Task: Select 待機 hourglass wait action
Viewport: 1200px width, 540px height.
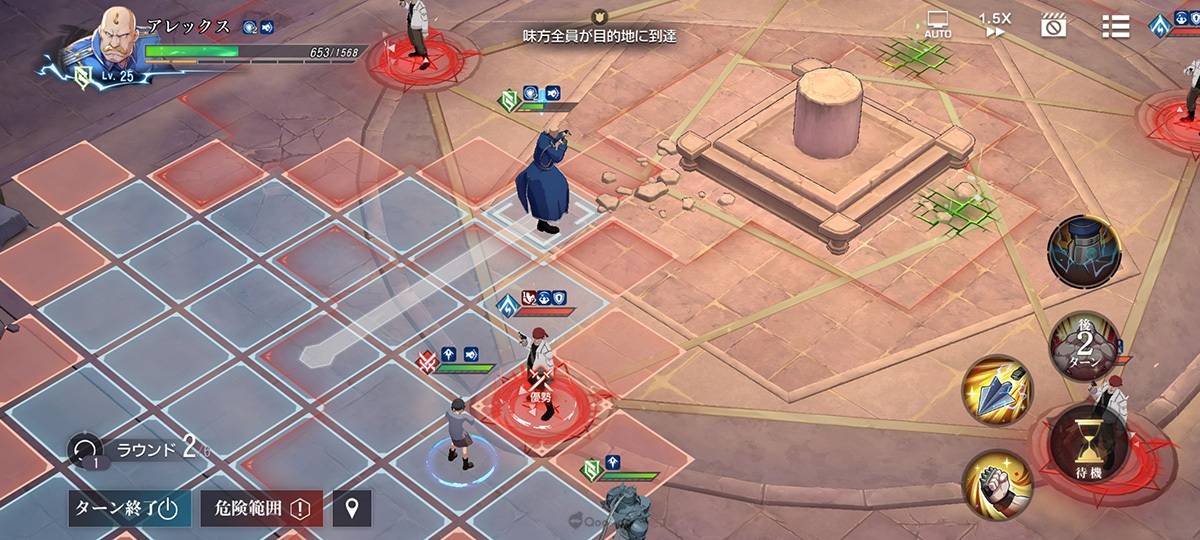Action: (x=1089, y=446)
